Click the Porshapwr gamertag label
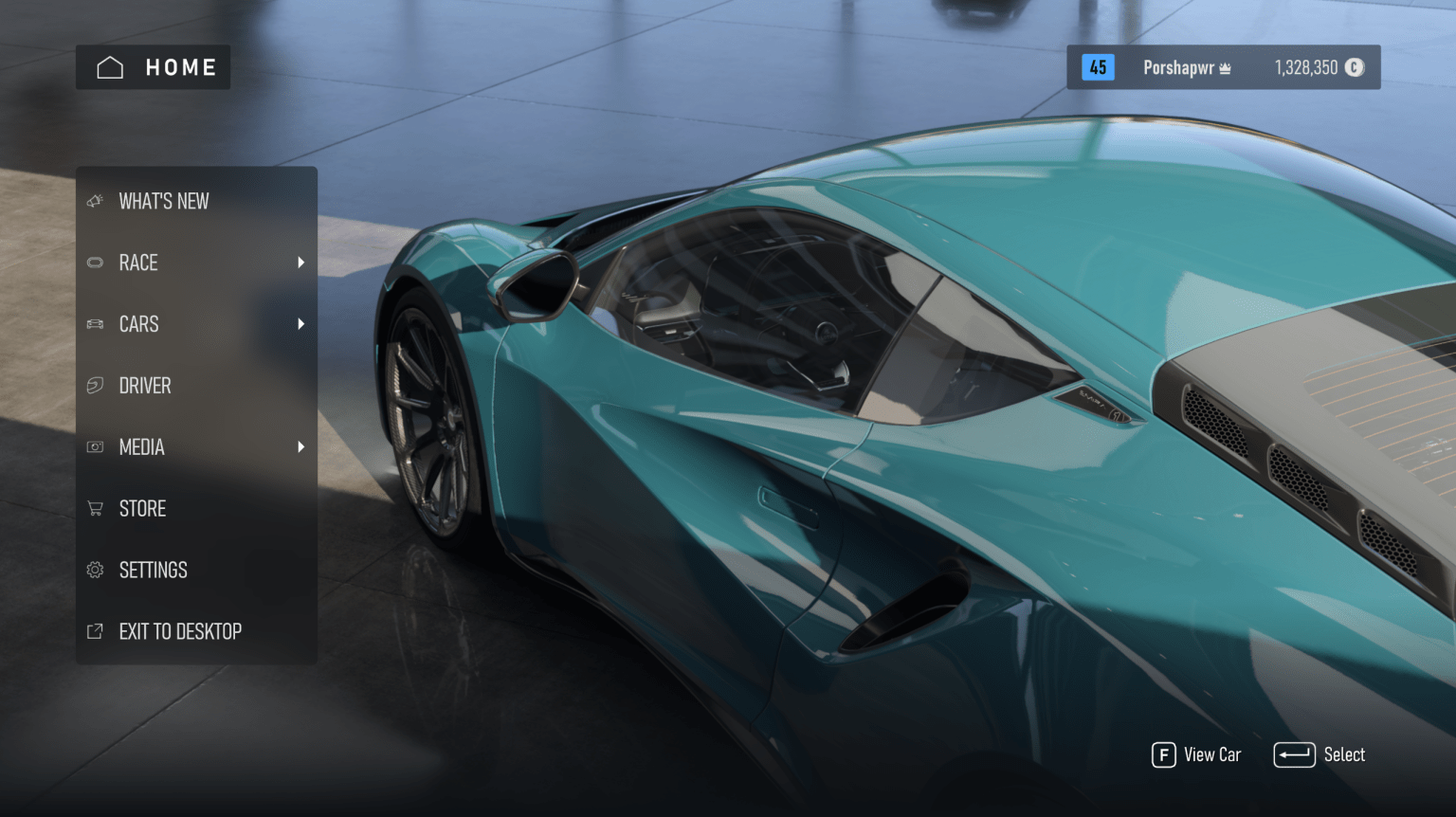The width and height of the screenshot is (1456, 817). 1178,67
